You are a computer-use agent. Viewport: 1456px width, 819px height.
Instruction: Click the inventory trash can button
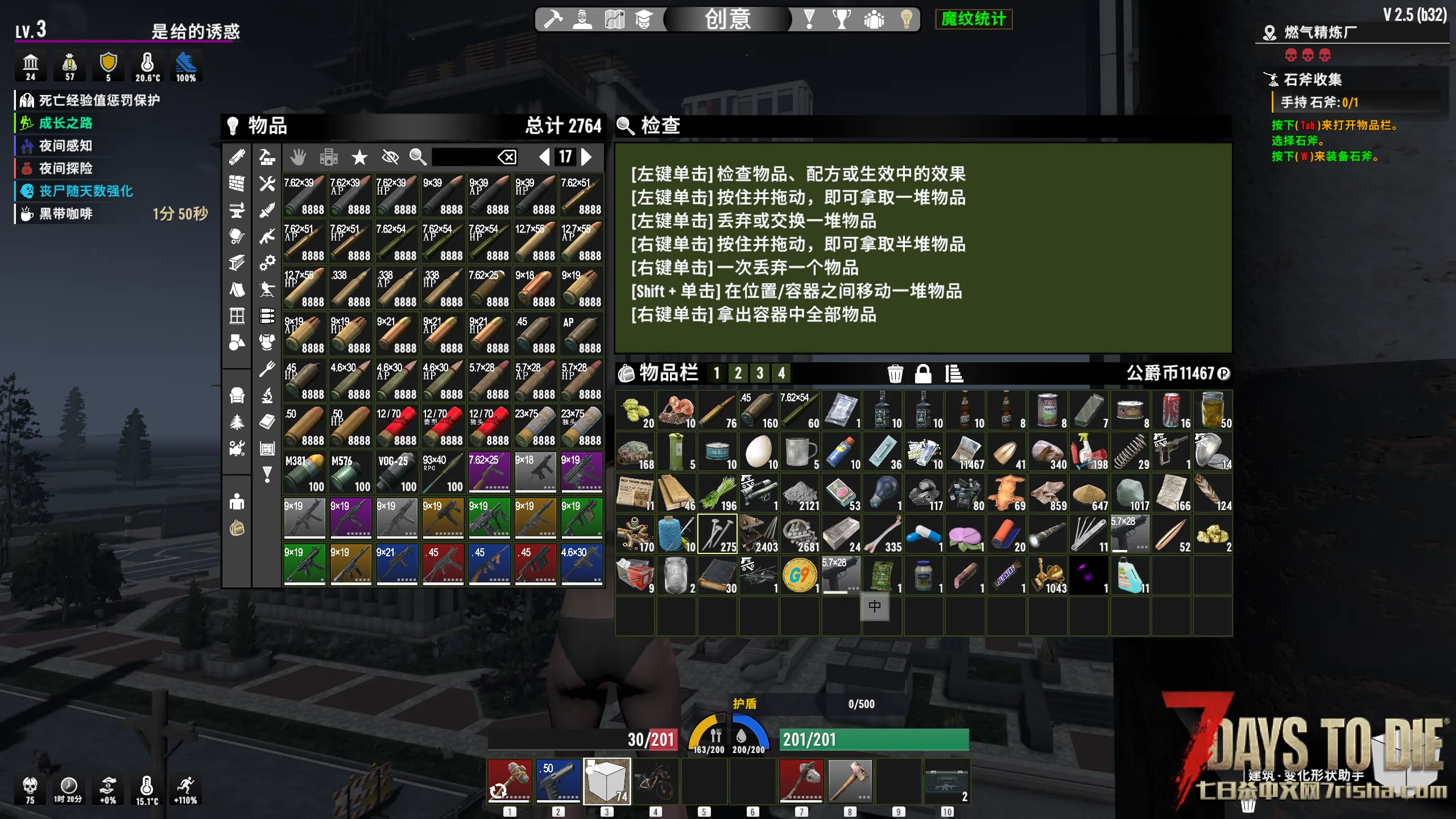pos(895,374)
